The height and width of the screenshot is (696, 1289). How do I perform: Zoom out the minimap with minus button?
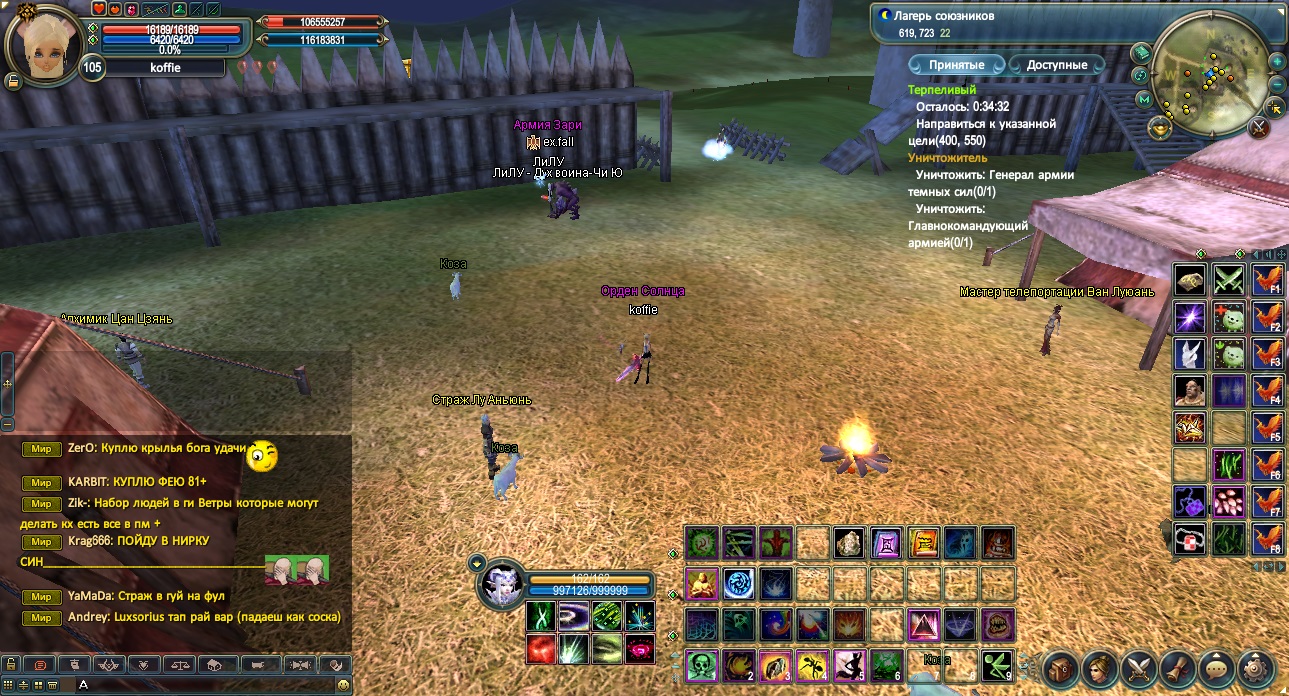[1277, 82]
